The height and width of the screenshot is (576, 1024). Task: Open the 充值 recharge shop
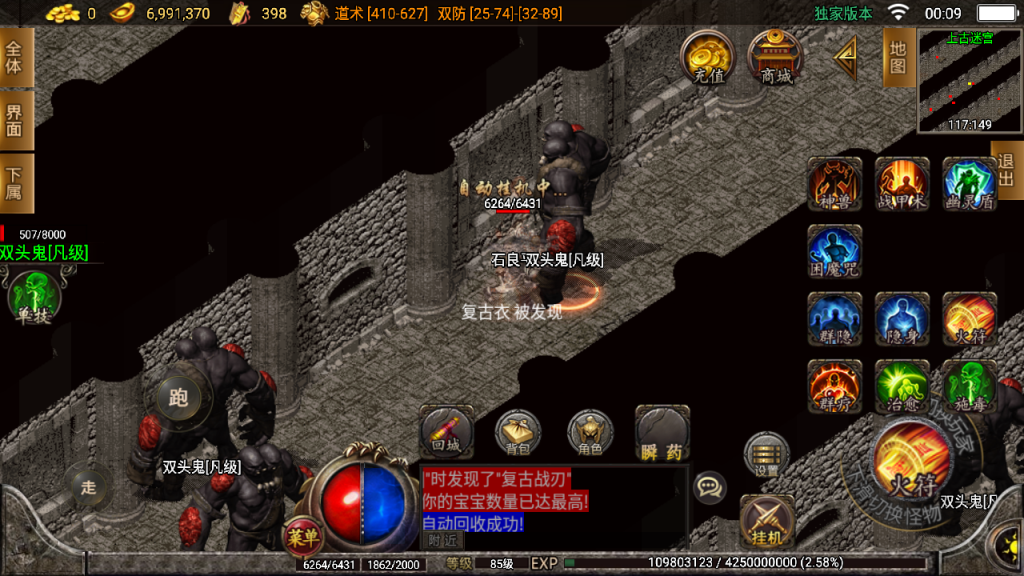[708, 57]
